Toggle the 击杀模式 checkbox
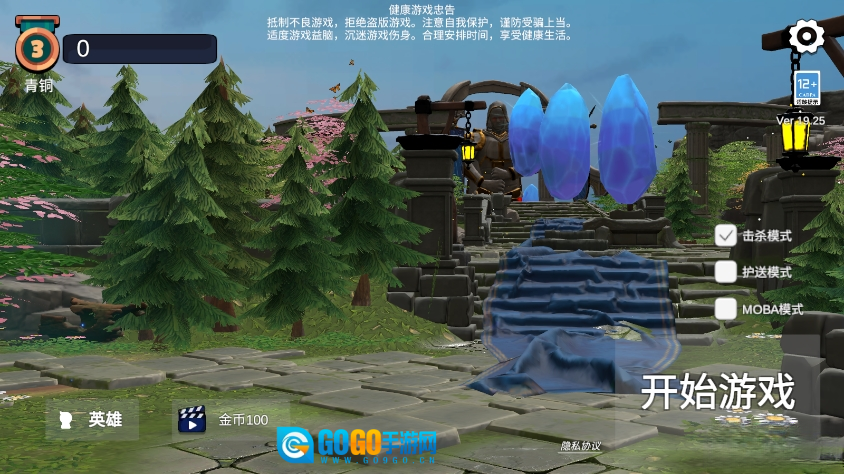The height and width of the screenshot is (474, 844). 726,236
